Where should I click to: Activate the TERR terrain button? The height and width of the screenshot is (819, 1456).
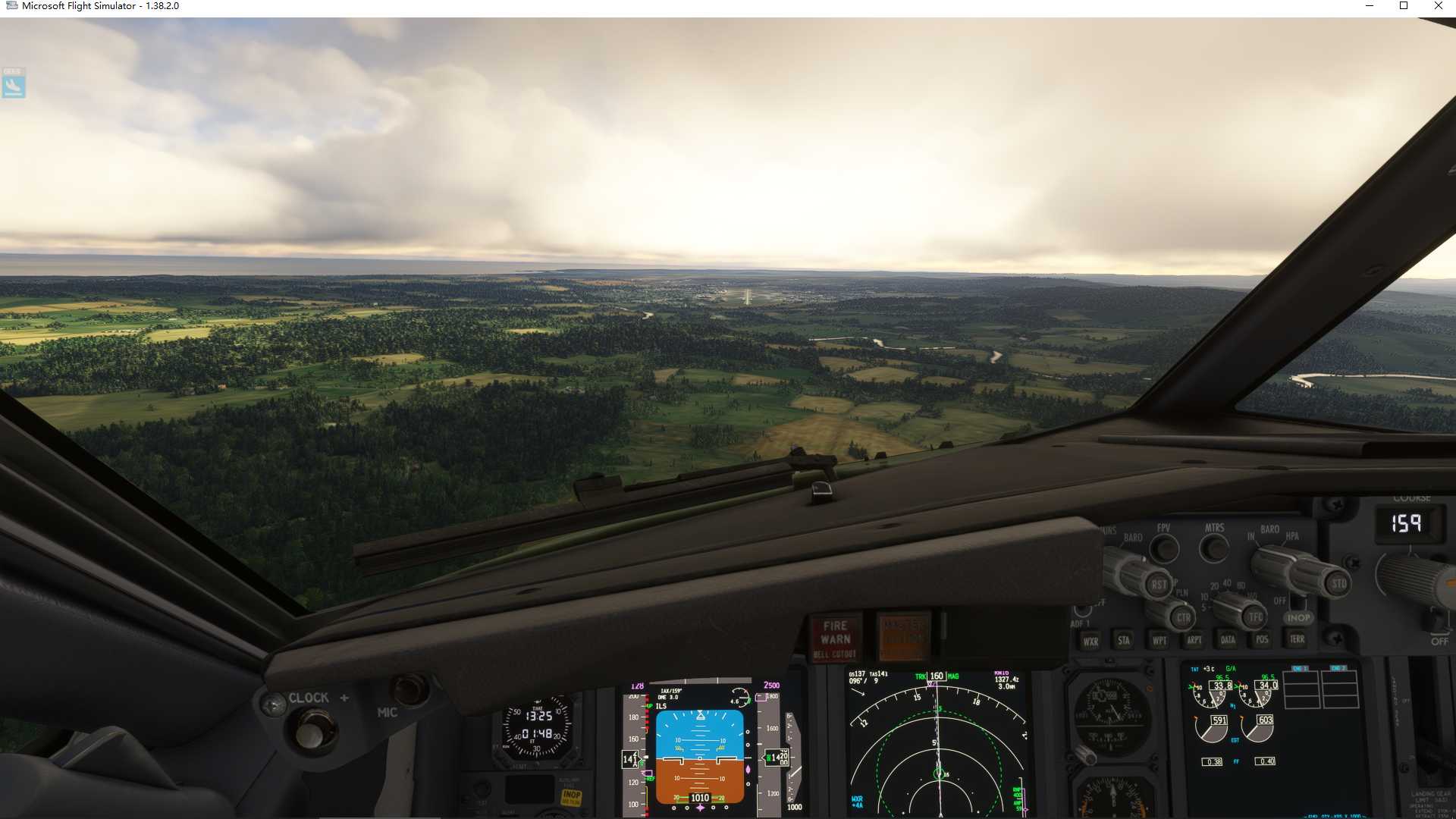[1298, 639]
